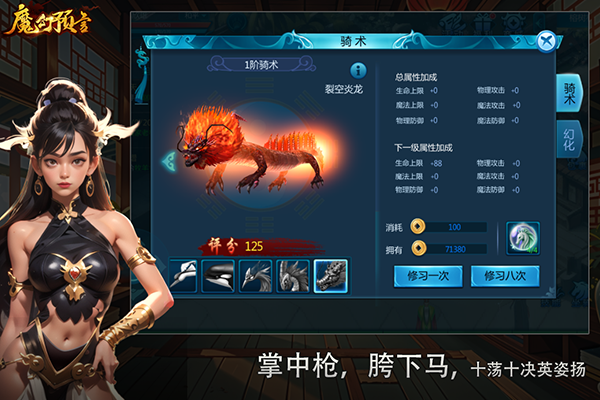Click the green orb item icon
Viewport: 600px width, 400px height.
click(522, 237)
